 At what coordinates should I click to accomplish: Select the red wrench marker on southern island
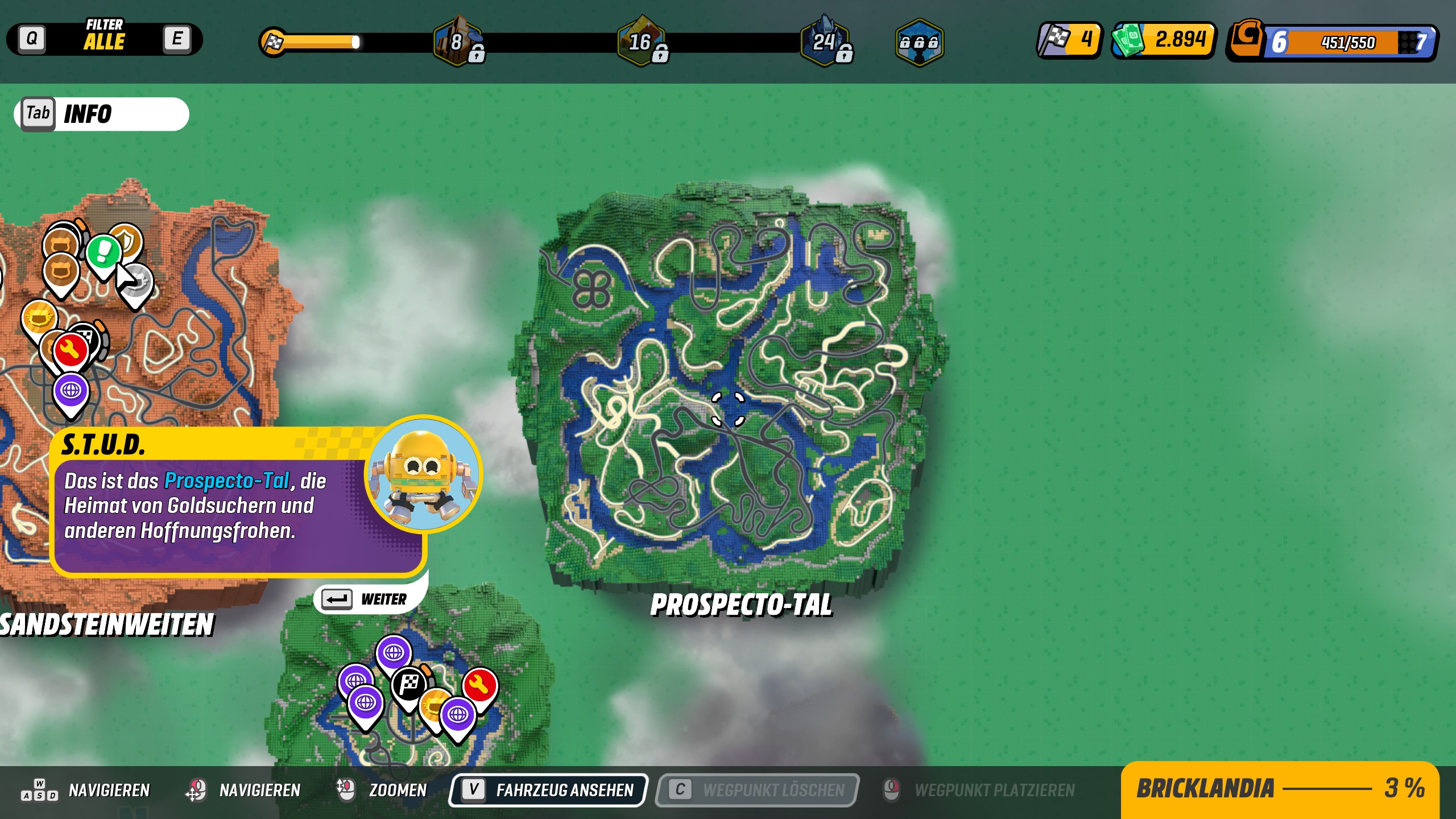coord(480,685)
